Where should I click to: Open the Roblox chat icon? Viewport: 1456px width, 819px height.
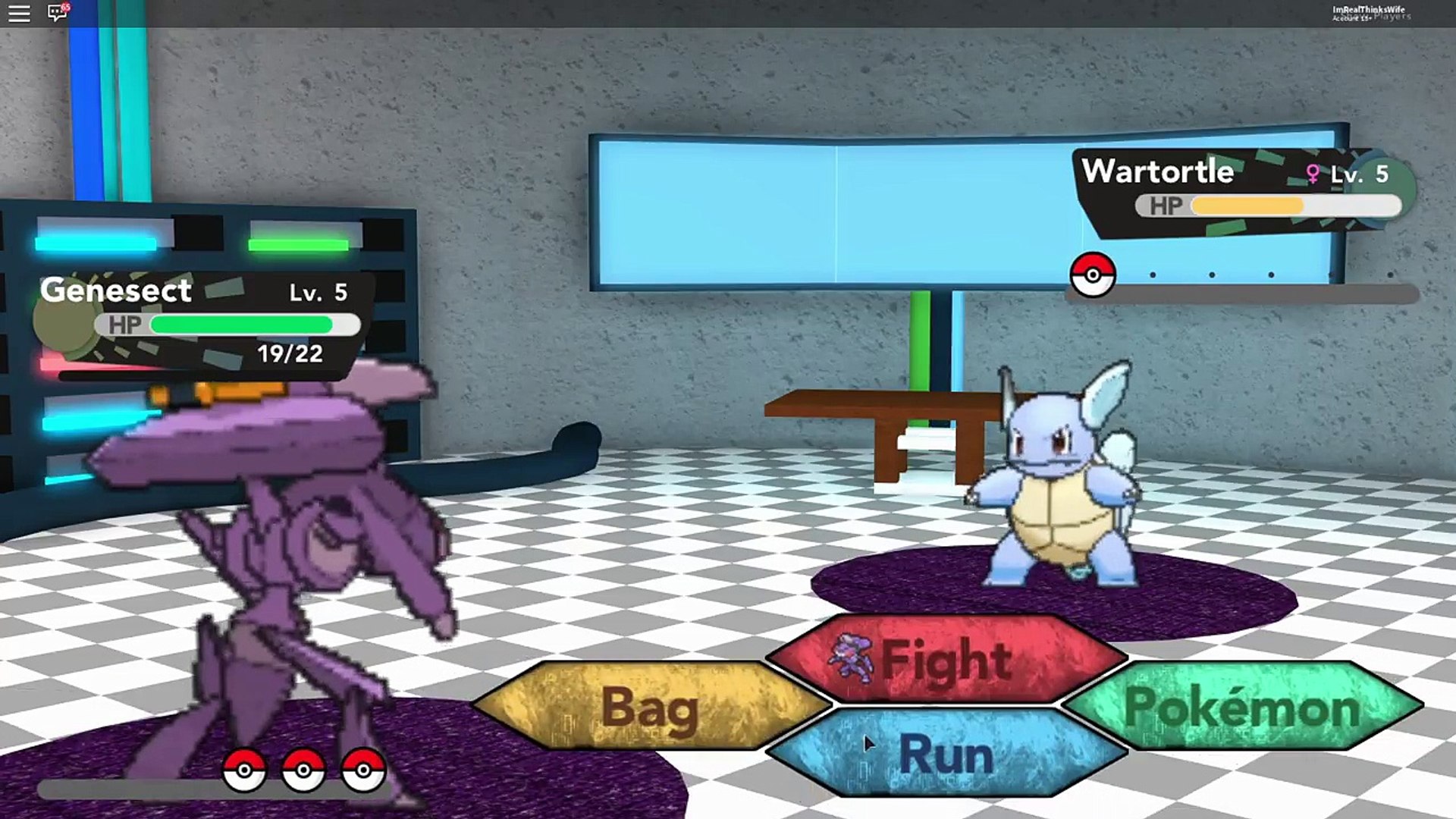(58, 13)
